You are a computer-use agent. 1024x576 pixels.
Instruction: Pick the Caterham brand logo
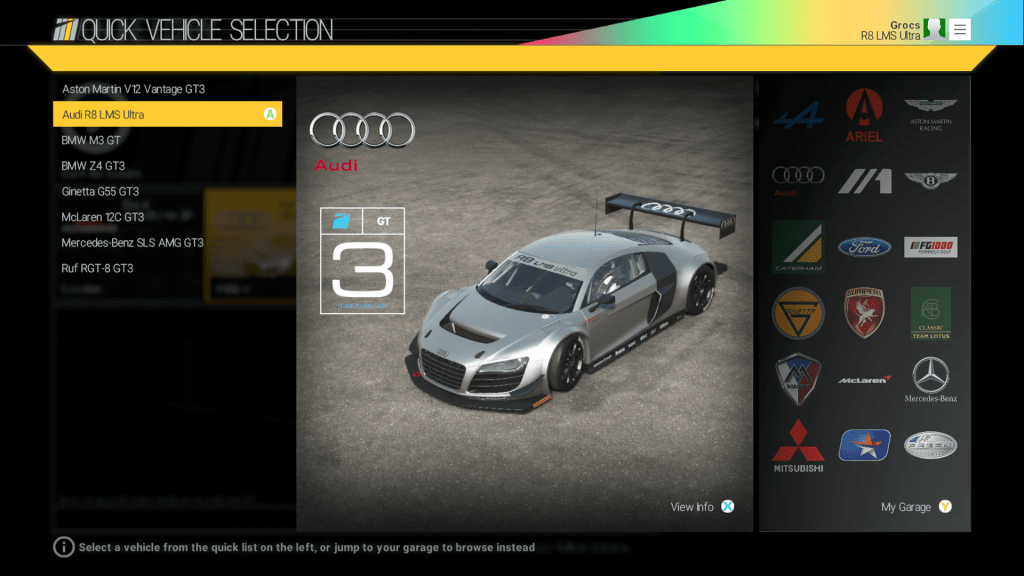tap(797, 247)
